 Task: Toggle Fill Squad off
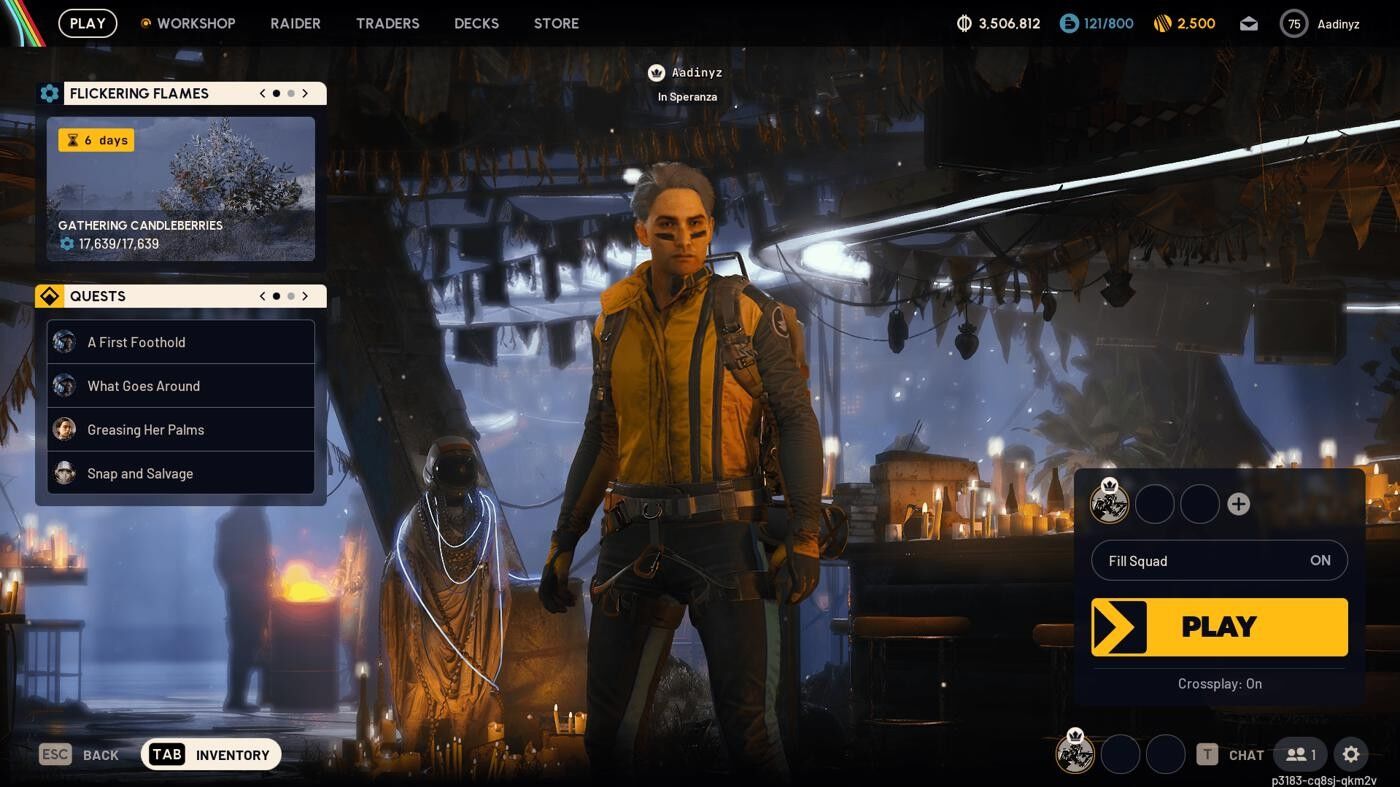point(1320,560)
